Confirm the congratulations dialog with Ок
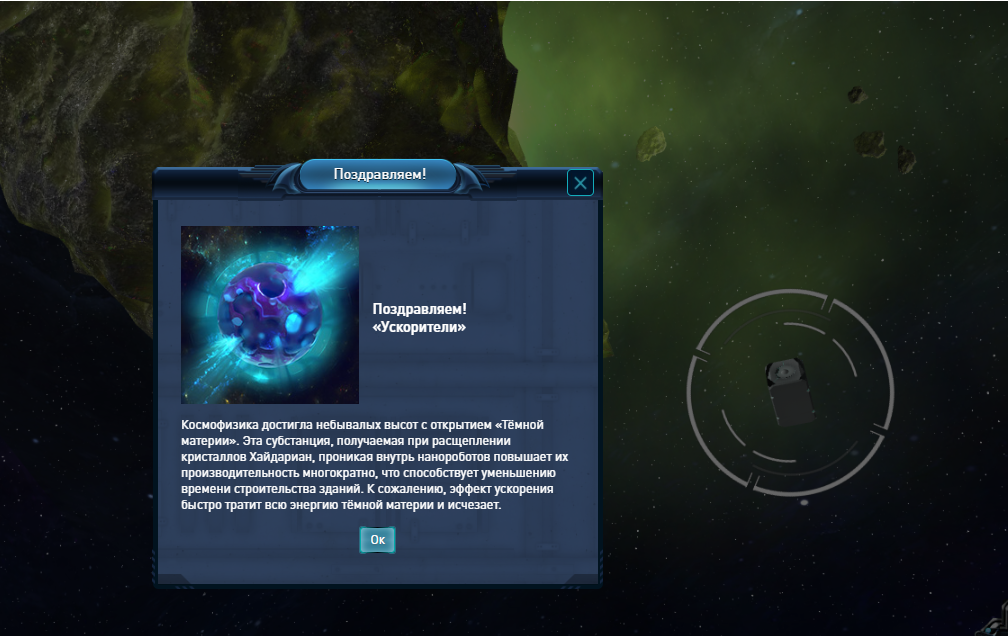Image resolution: width=1008 pixels, height=636 pixels. (377, 540)
